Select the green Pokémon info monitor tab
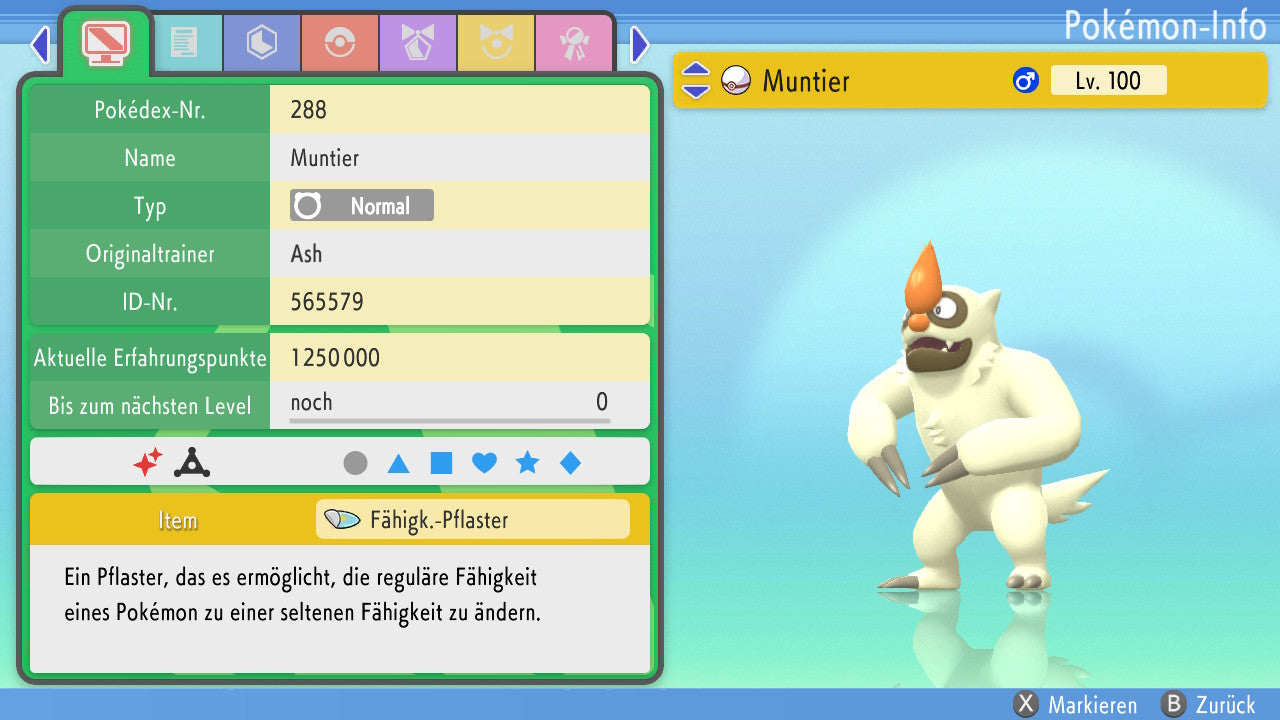The height and width of the screenshot is (720, 1280). 105,41
